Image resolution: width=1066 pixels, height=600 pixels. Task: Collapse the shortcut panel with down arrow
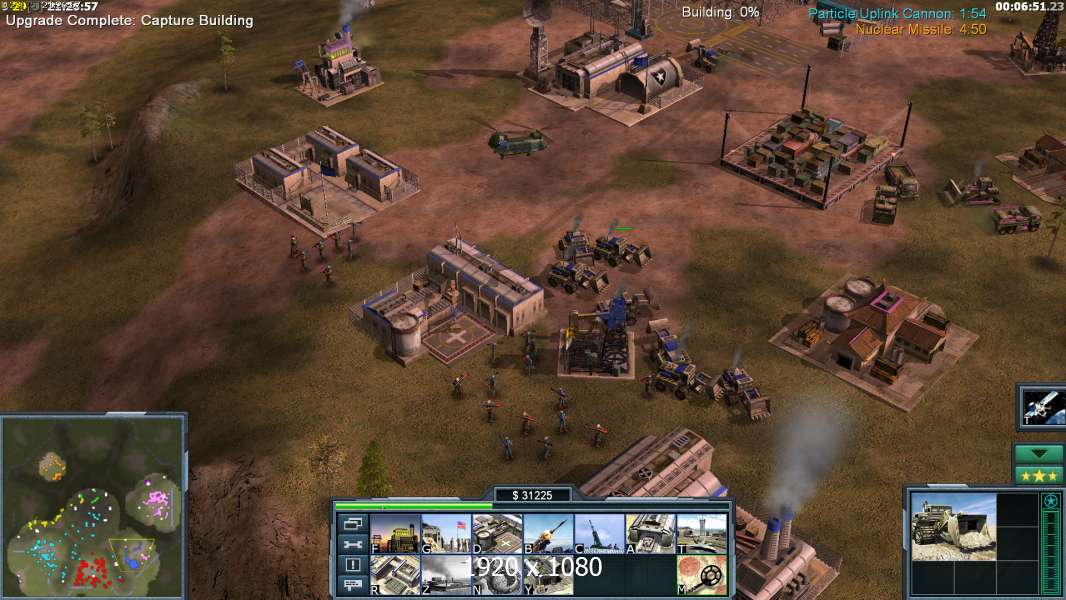coord(1039,454)
